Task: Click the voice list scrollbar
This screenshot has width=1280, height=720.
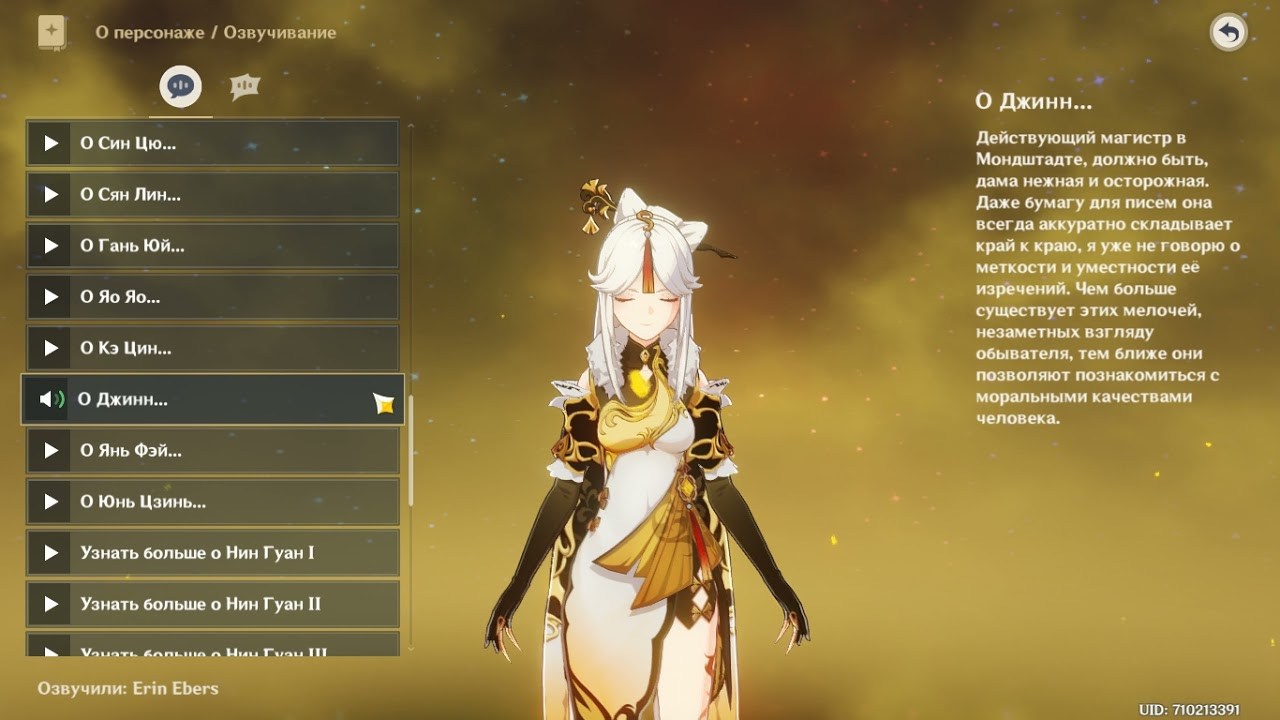Action: [410, 450]
